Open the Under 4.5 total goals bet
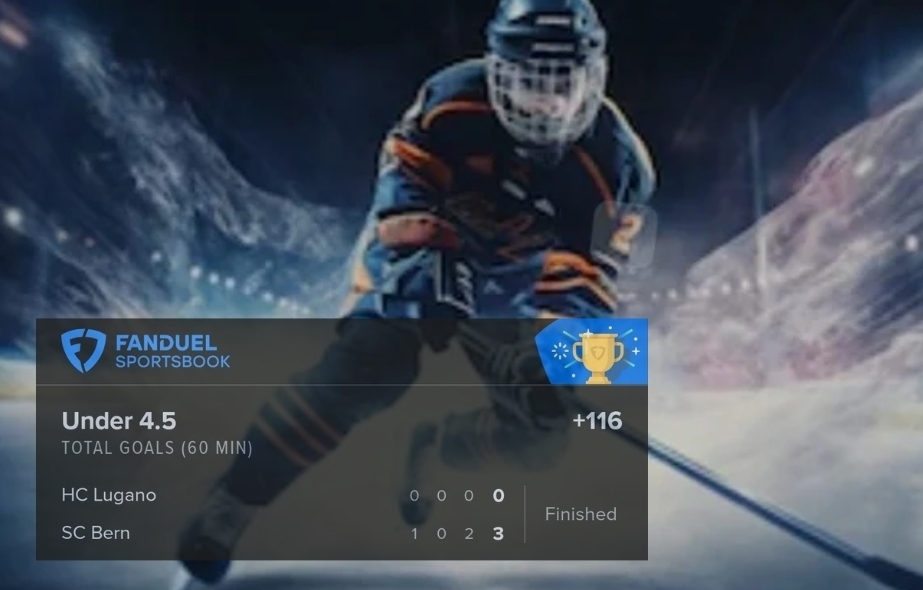 120,421
